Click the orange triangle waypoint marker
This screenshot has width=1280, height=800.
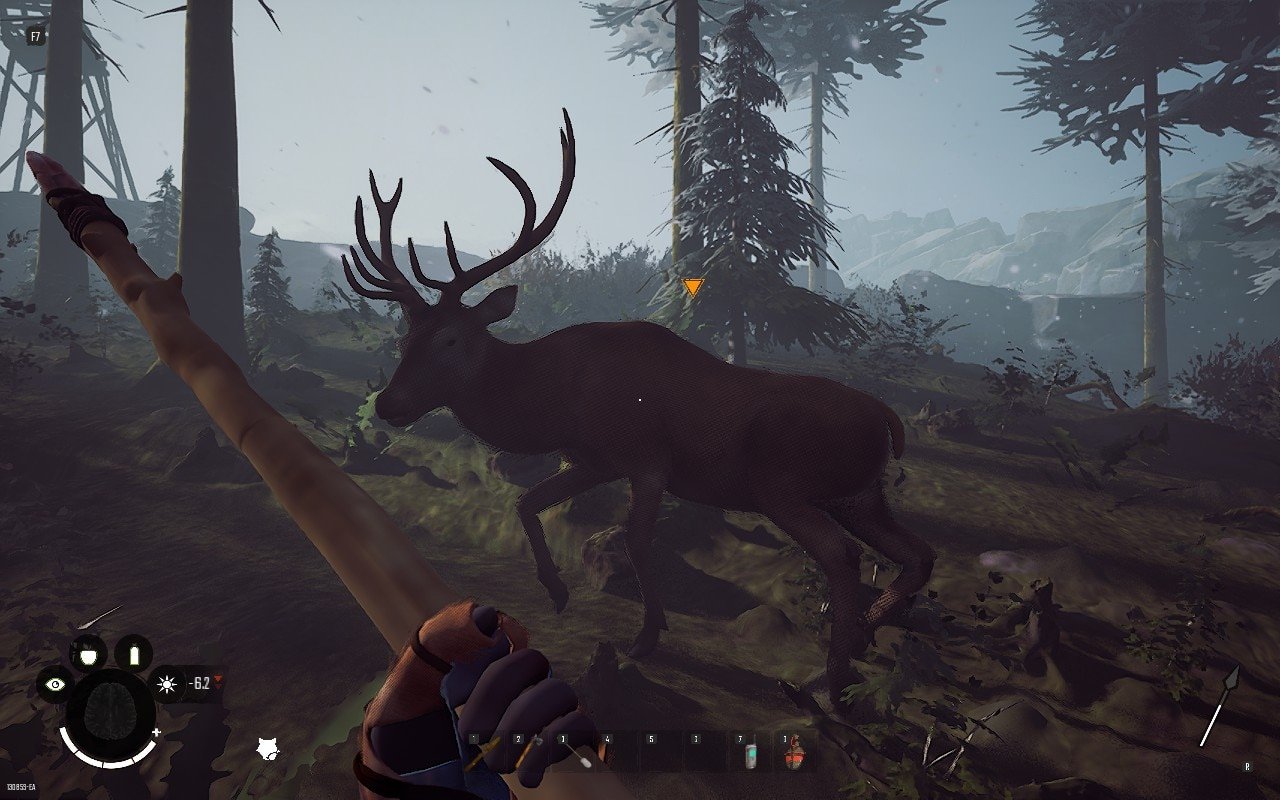point(693,288)
